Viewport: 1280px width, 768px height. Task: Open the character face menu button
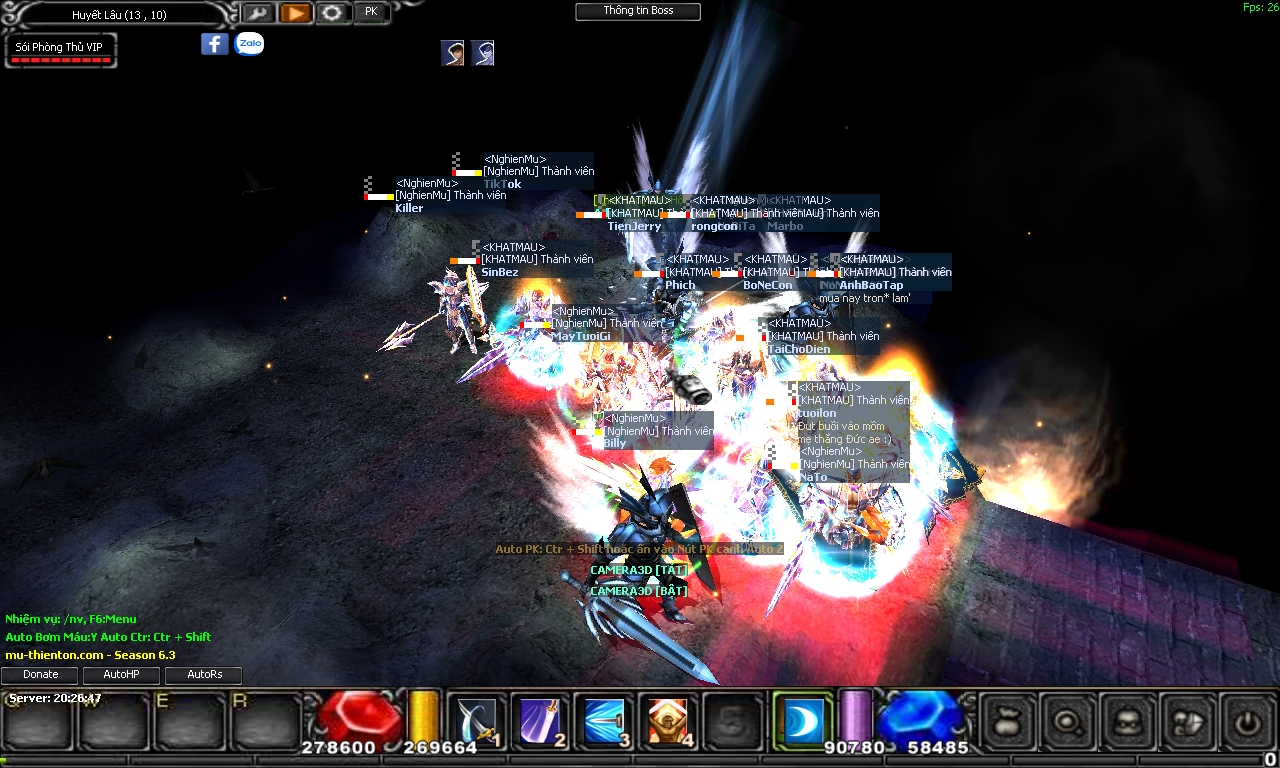1130,721
